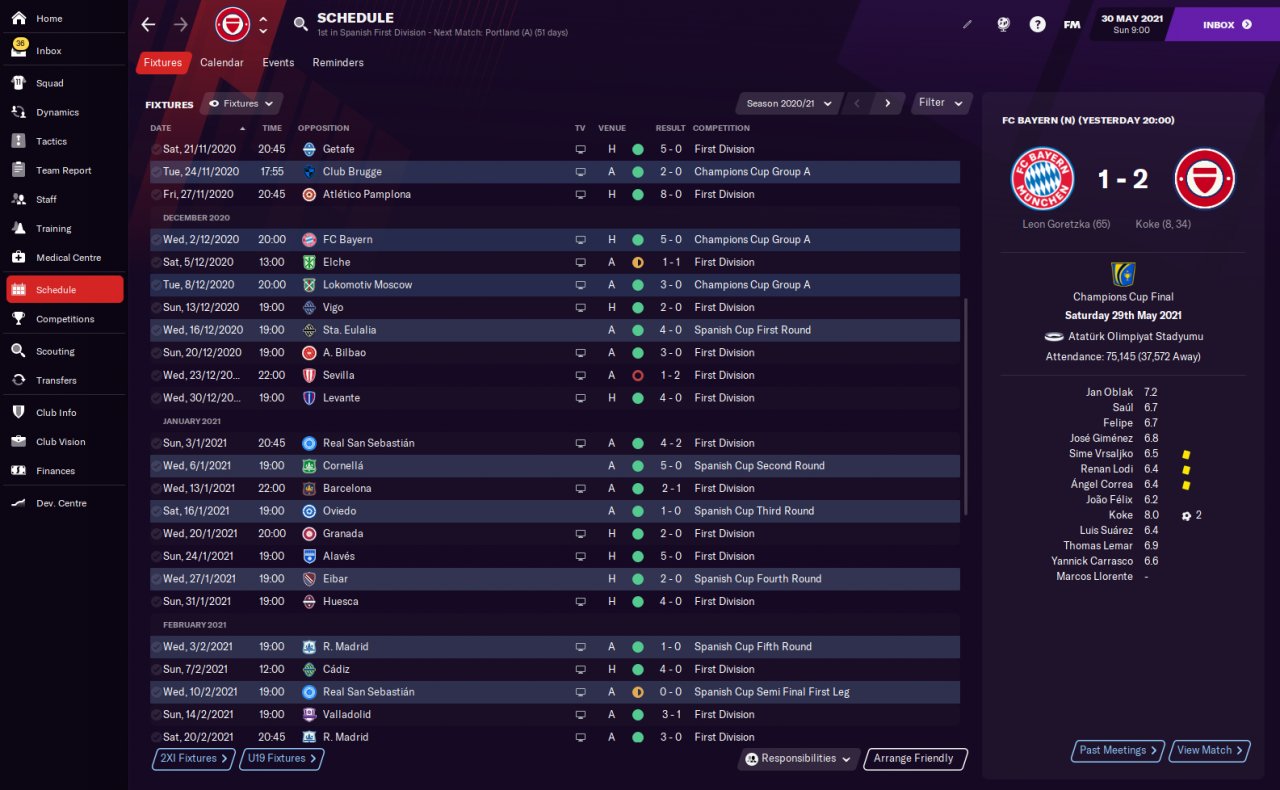
Task: Switch to the Calendar tab
Action: tap(221, 63)
